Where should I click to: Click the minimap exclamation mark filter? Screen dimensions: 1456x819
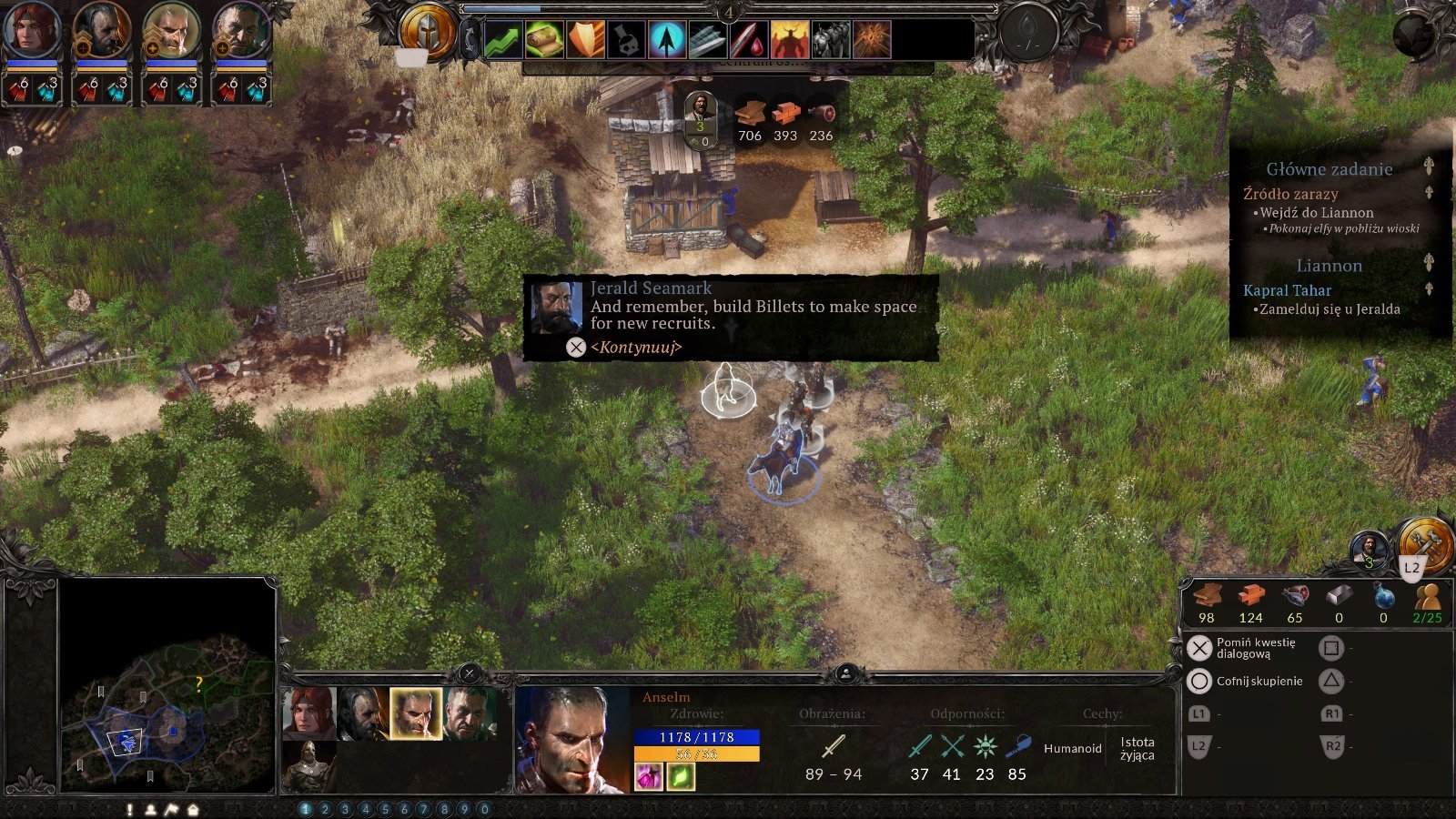pos(130,809)
